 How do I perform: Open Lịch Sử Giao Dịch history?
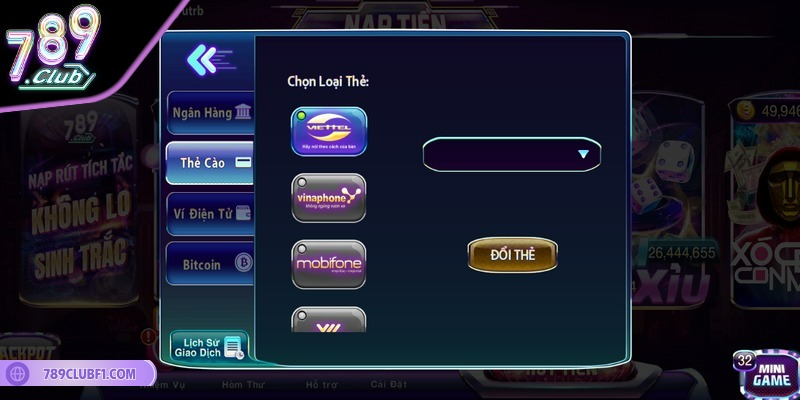pos(209,346)
